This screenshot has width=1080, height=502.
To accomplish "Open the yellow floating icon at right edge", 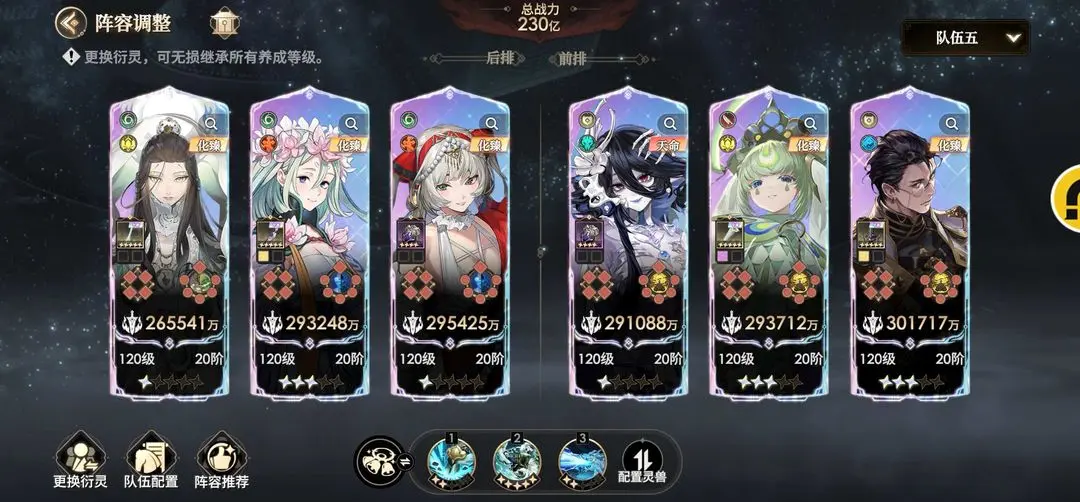I will pyautogui.click(x=1066, y=198).
